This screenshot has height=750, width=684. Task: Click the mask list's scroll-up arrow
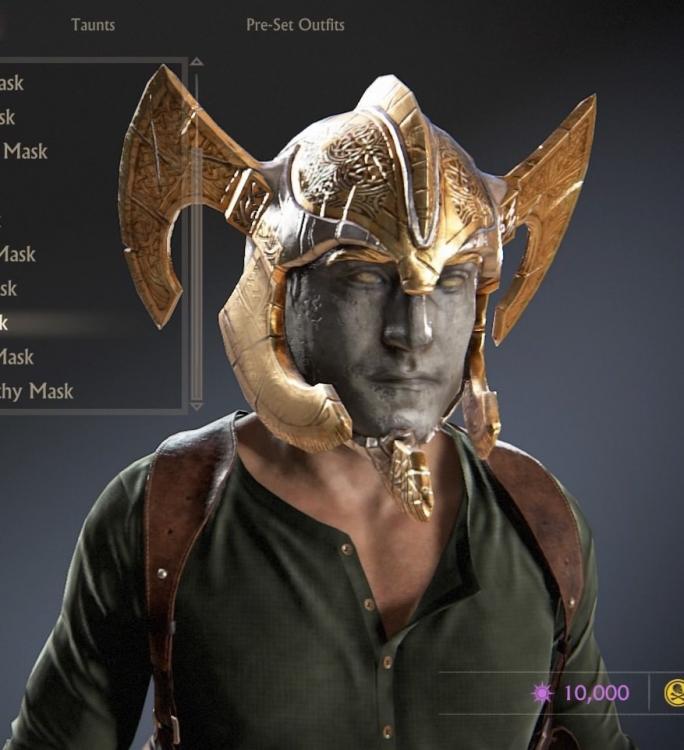coord(196,62)
